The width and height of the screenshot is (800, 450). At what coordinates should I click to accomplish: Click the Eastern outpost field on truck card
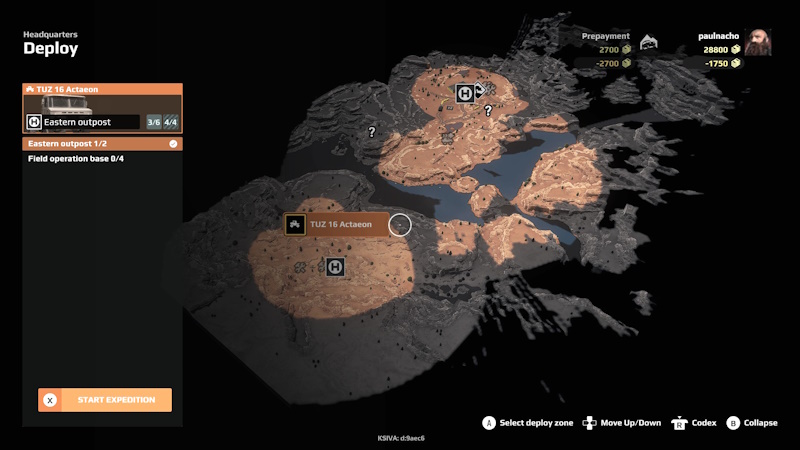click(x=83, y=122)
